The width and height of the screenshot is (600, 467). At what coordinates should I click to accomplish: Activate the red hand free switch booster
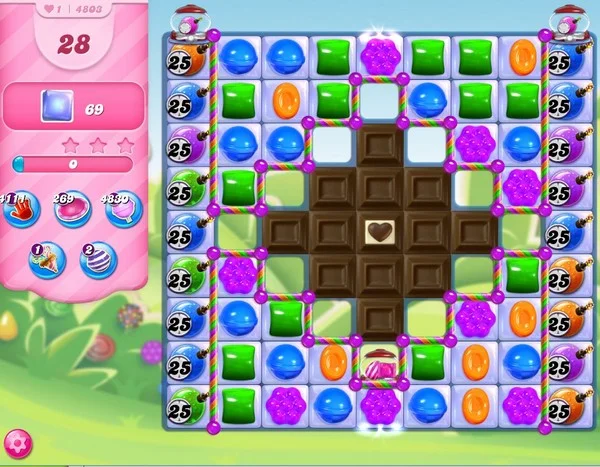pyautogui.click(x=19, y=208)
